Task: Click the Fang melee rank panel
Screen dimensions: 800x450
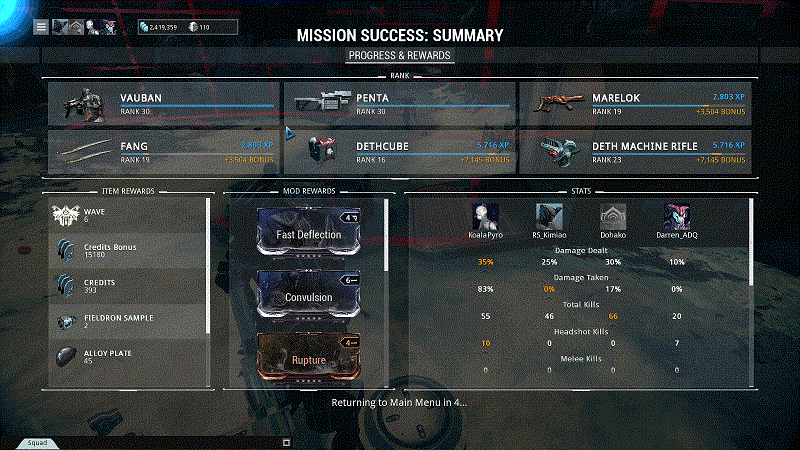Action: click(x=164, y=152)
